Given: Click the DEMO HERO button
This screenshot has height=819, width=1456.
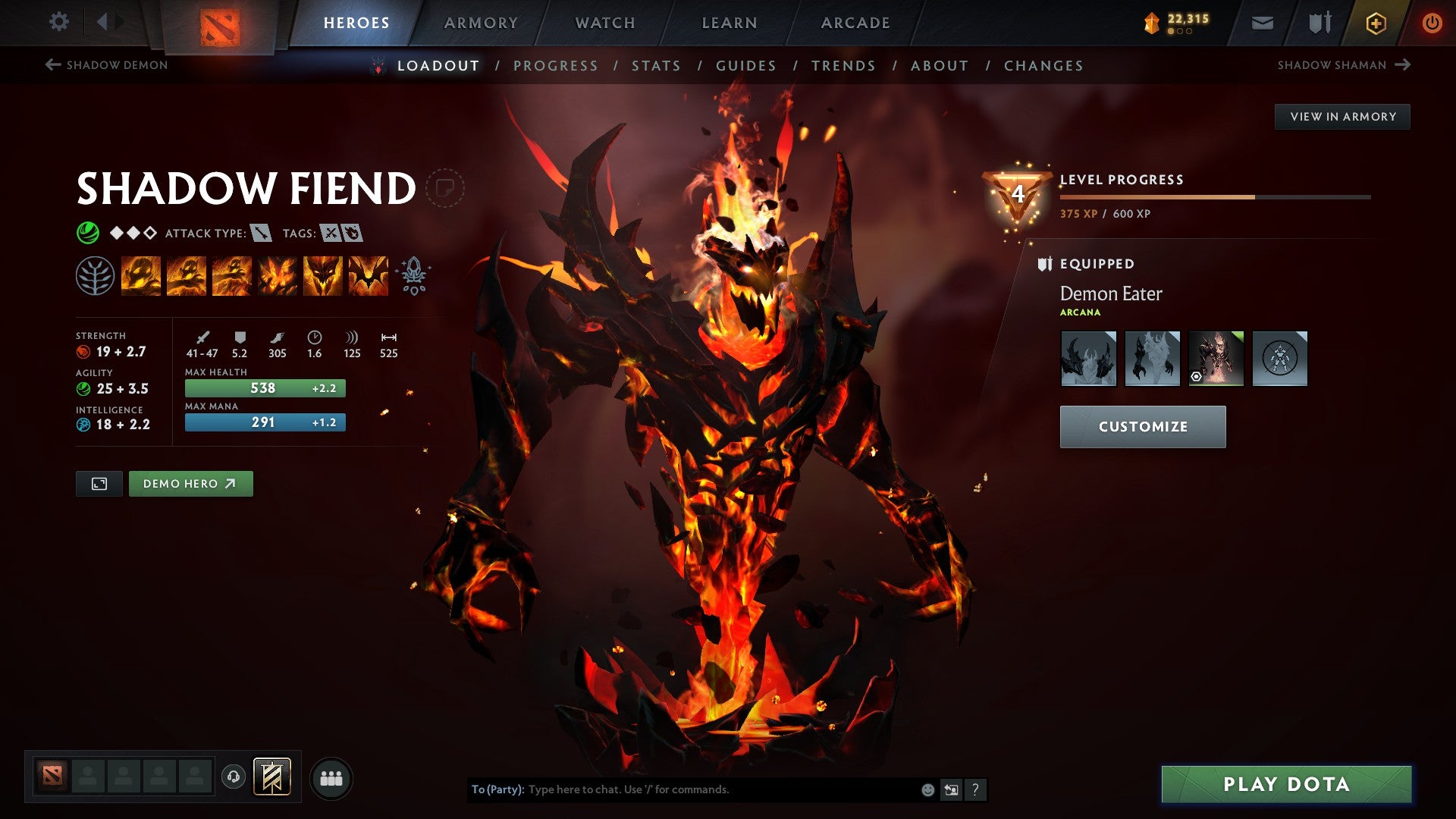Looking at the screenshot, I should (x=190, y=483).
